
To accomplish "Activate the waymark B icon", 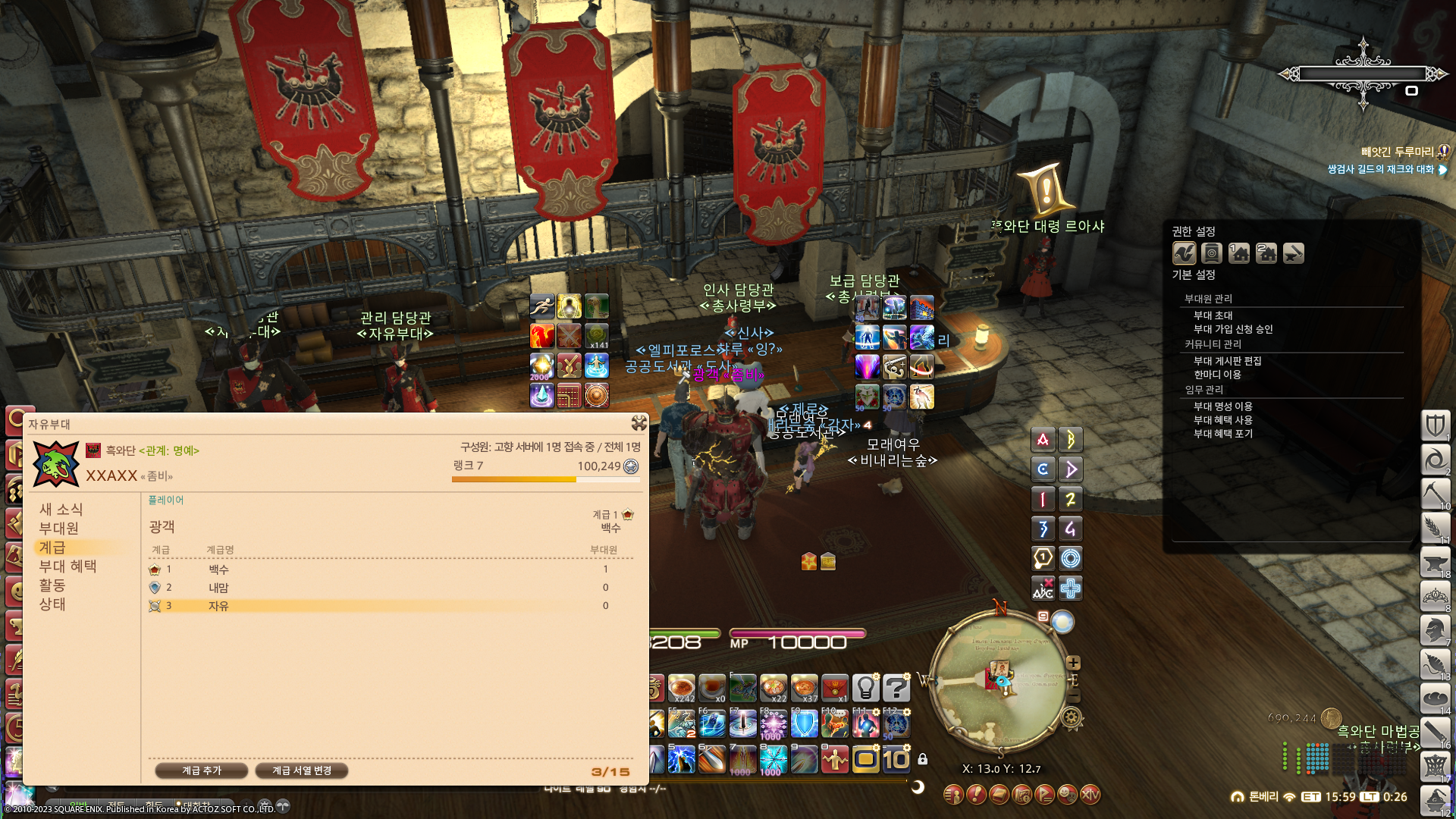I will tap(1070, 440).
